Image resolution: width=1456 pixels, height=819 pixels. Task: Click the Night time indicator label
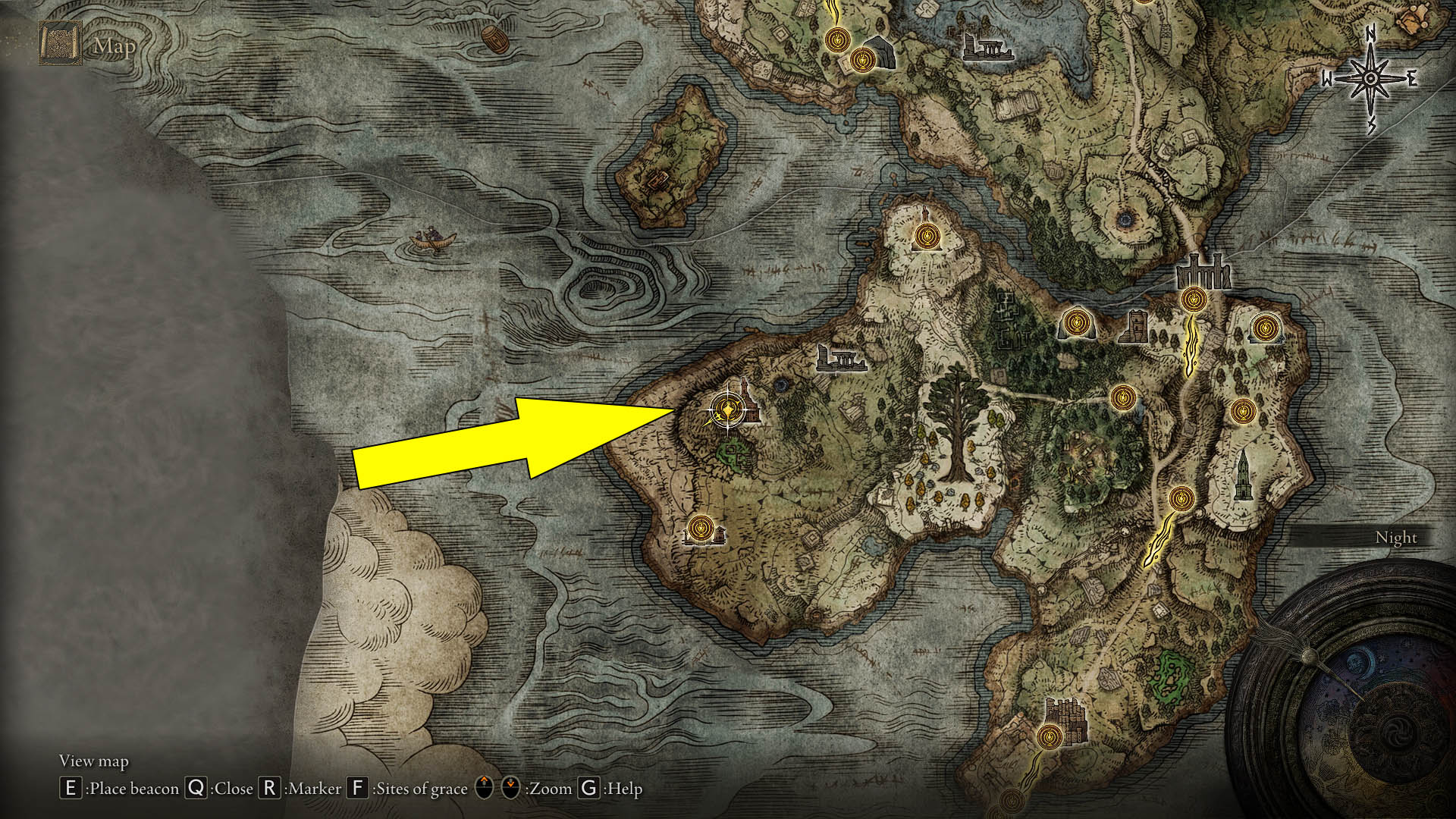[x=1398, y=537]
